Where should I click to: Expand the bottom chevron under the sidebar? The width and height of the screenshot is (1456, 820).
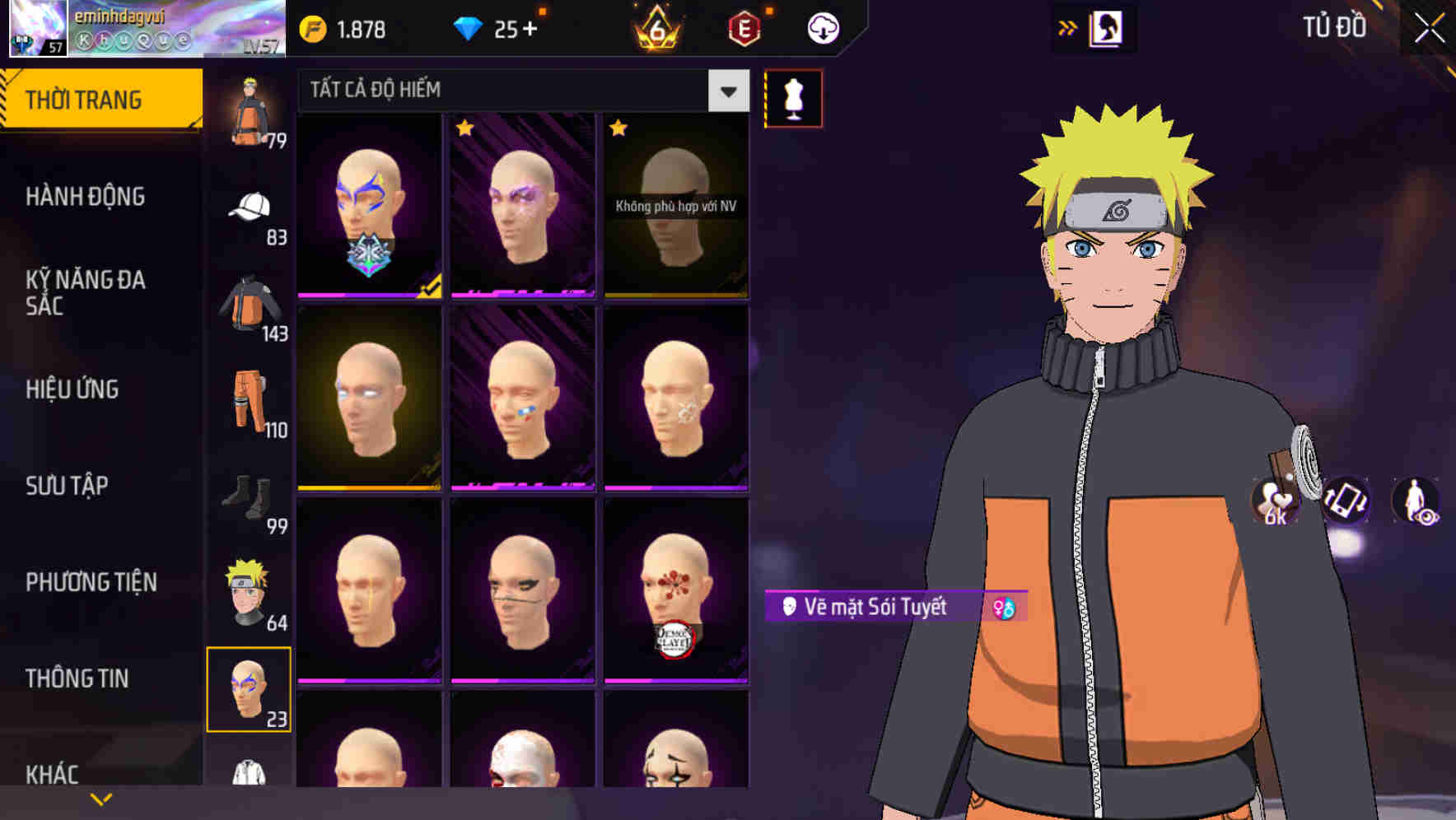(101, 799)
